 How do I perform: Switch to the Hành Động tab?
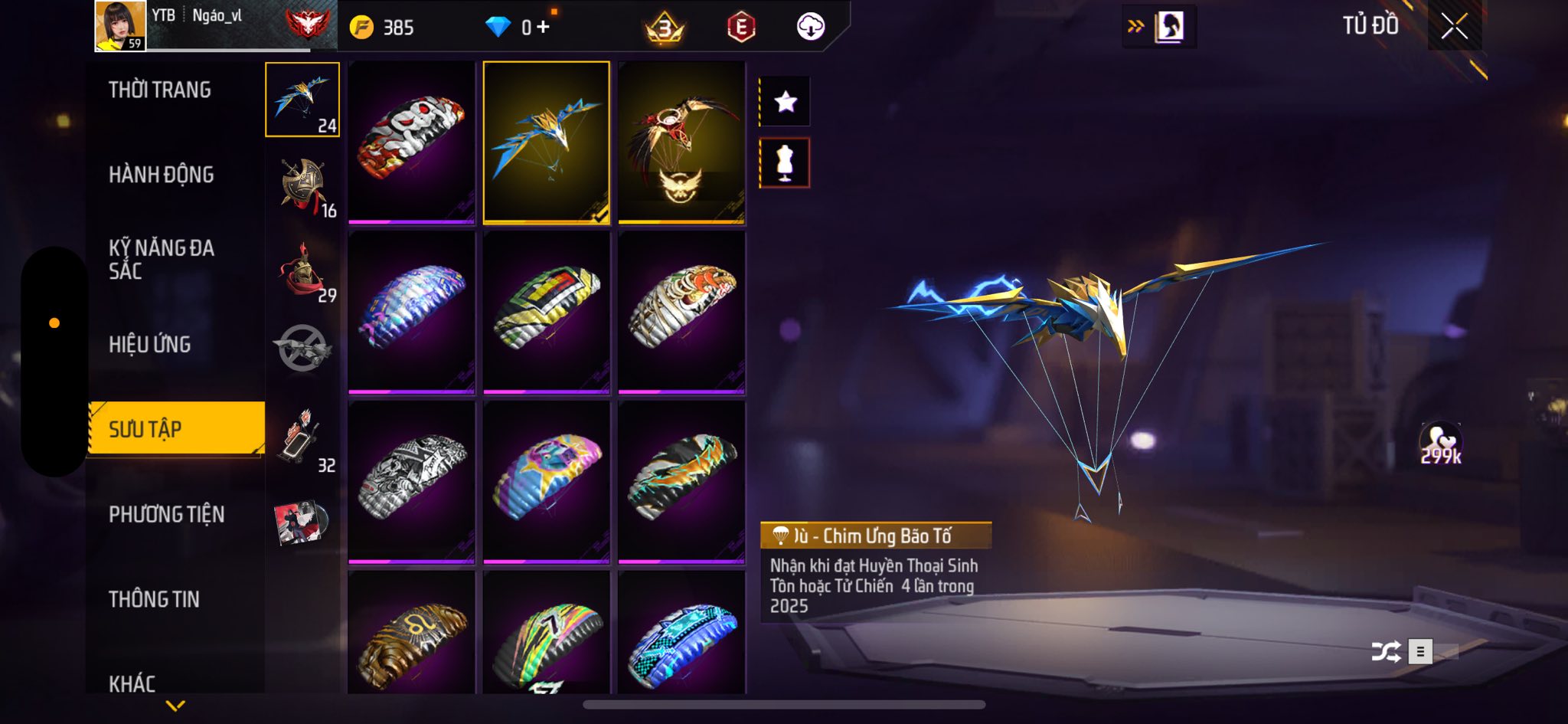(x=162, y=175)
